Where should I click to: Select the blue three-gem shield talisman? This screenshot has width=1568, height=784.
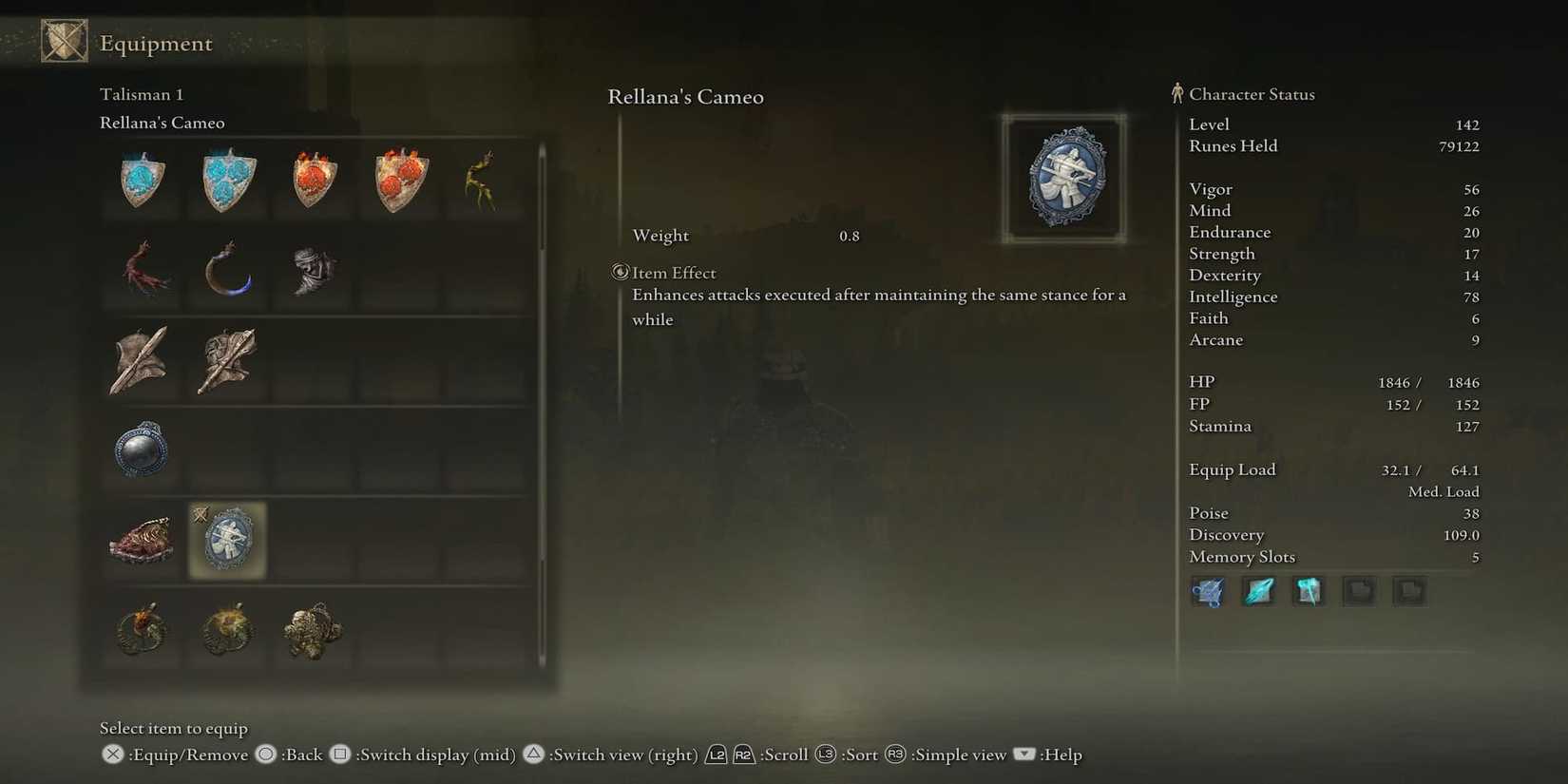click(x=226, y=179)
